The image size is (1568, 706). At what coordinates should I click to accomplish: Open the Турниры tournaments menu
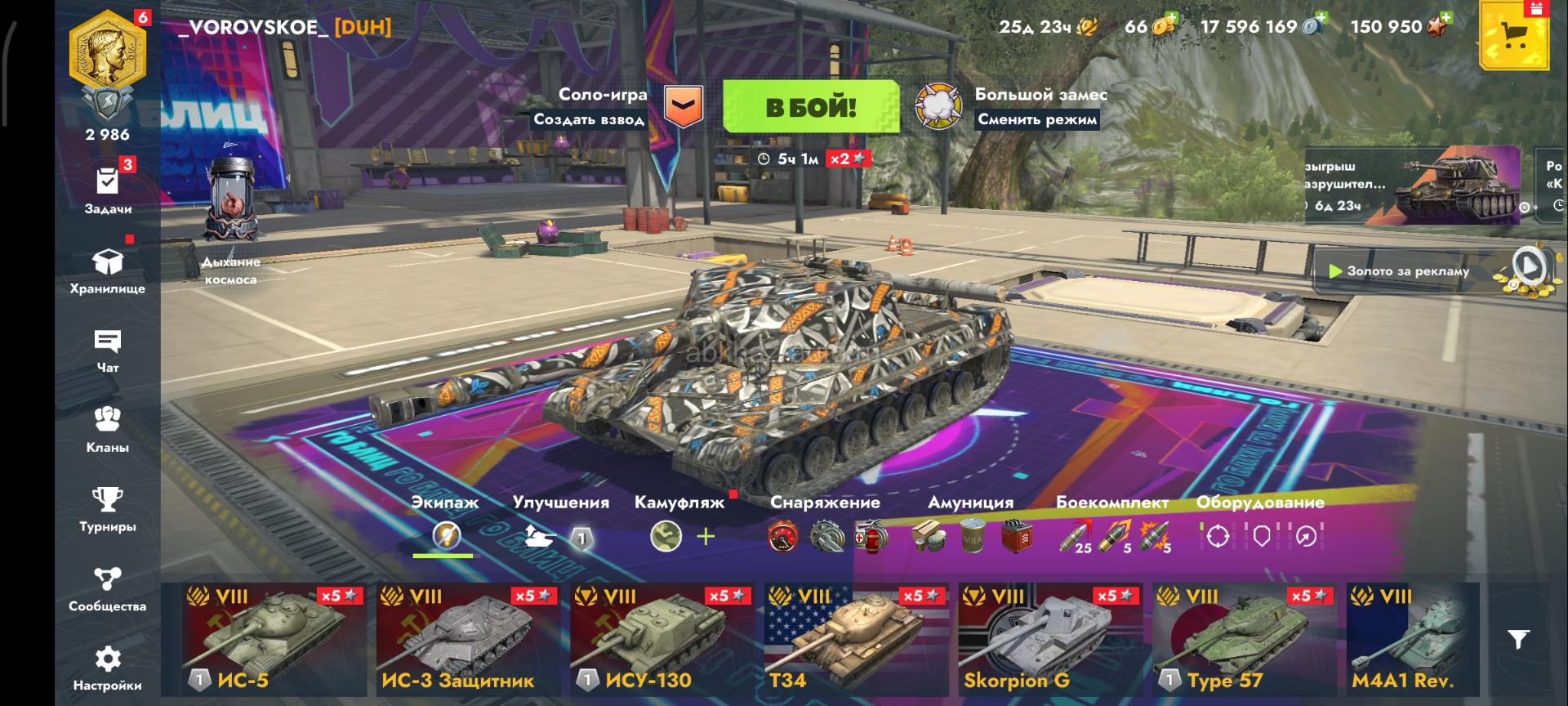click(x=108, y=508)
